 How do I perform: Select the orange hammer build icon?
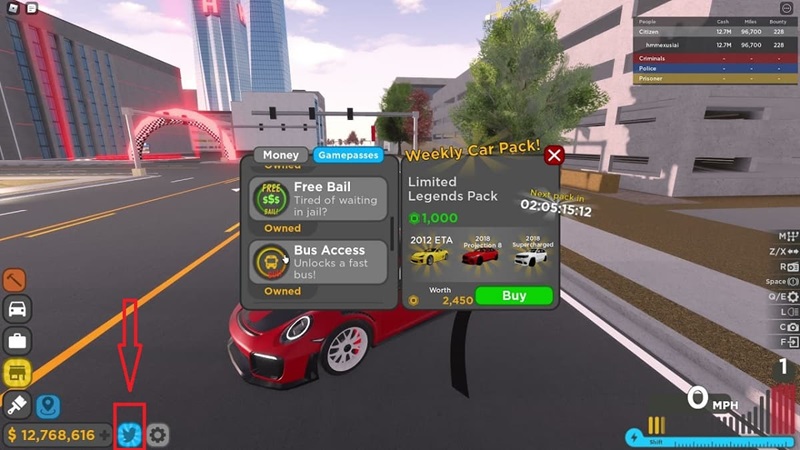(x=16, y=280)
